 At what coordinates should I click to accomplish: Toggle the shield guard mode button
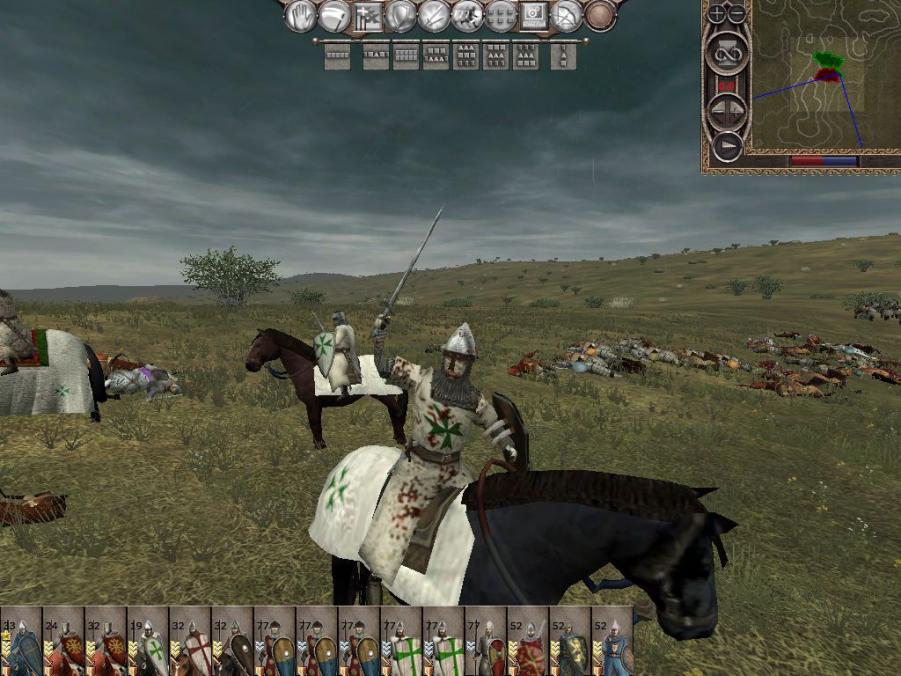pos(401,15)
